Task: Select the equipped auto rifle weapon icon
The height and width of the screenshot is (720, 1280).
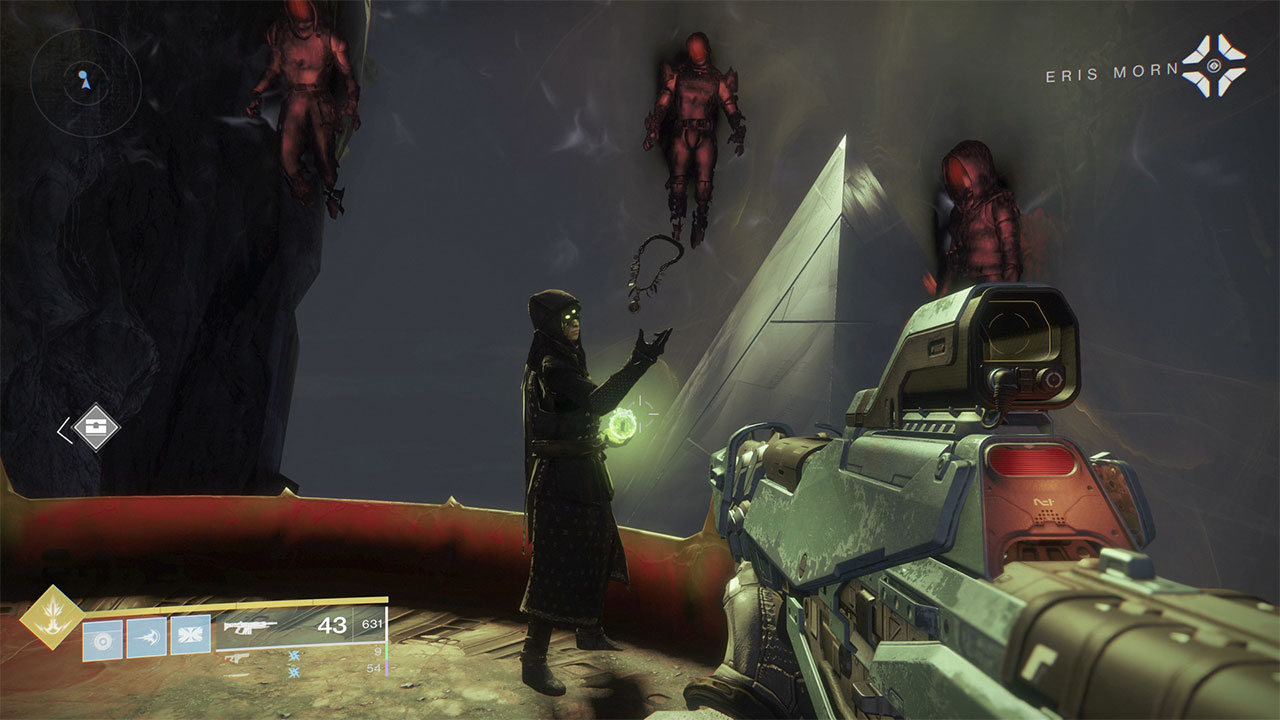Action: 250,627
